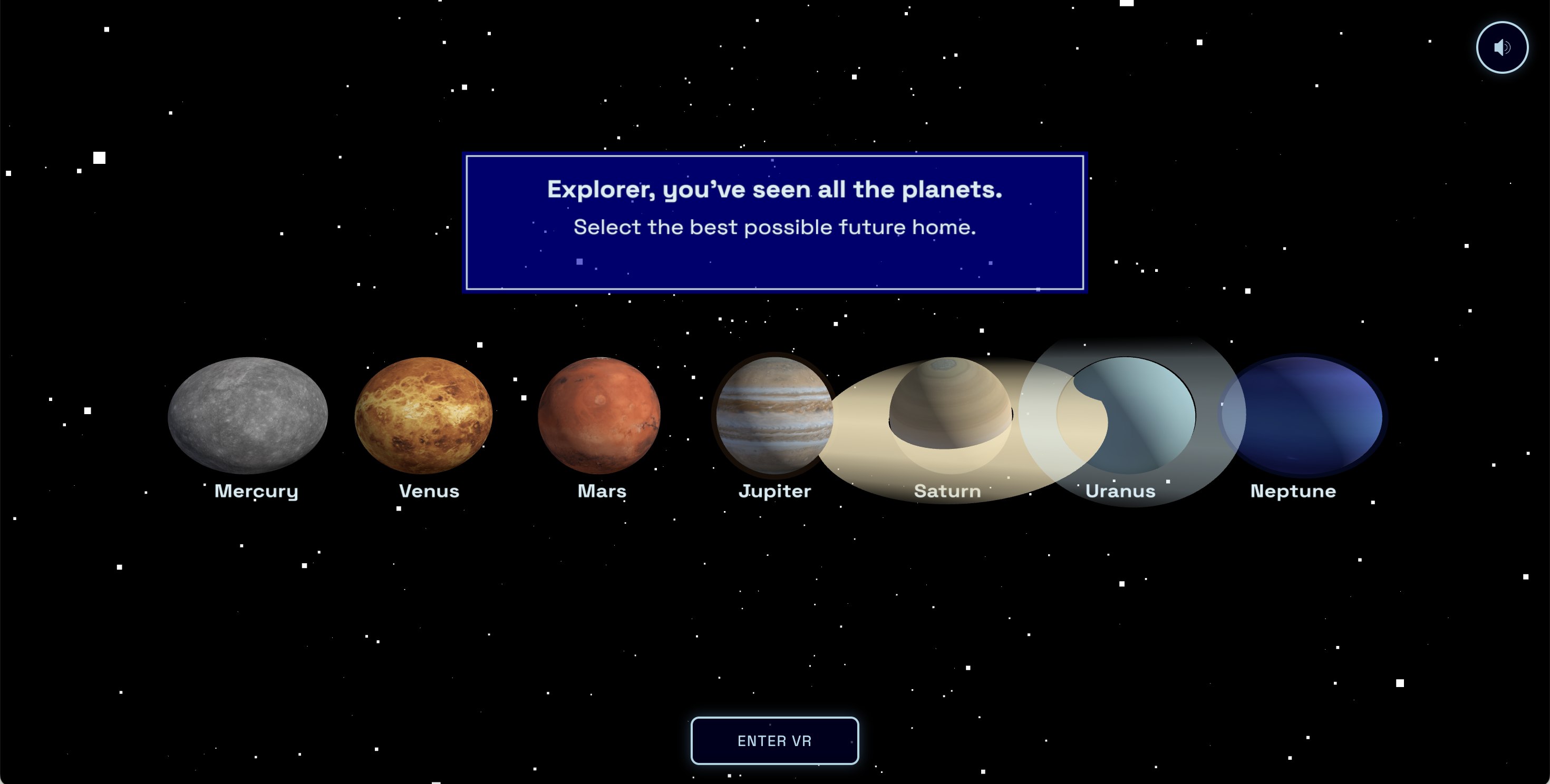The height and width of the screenshot is (784, 1550).
Task: Select the Venus planet
Action: [423, 415]
